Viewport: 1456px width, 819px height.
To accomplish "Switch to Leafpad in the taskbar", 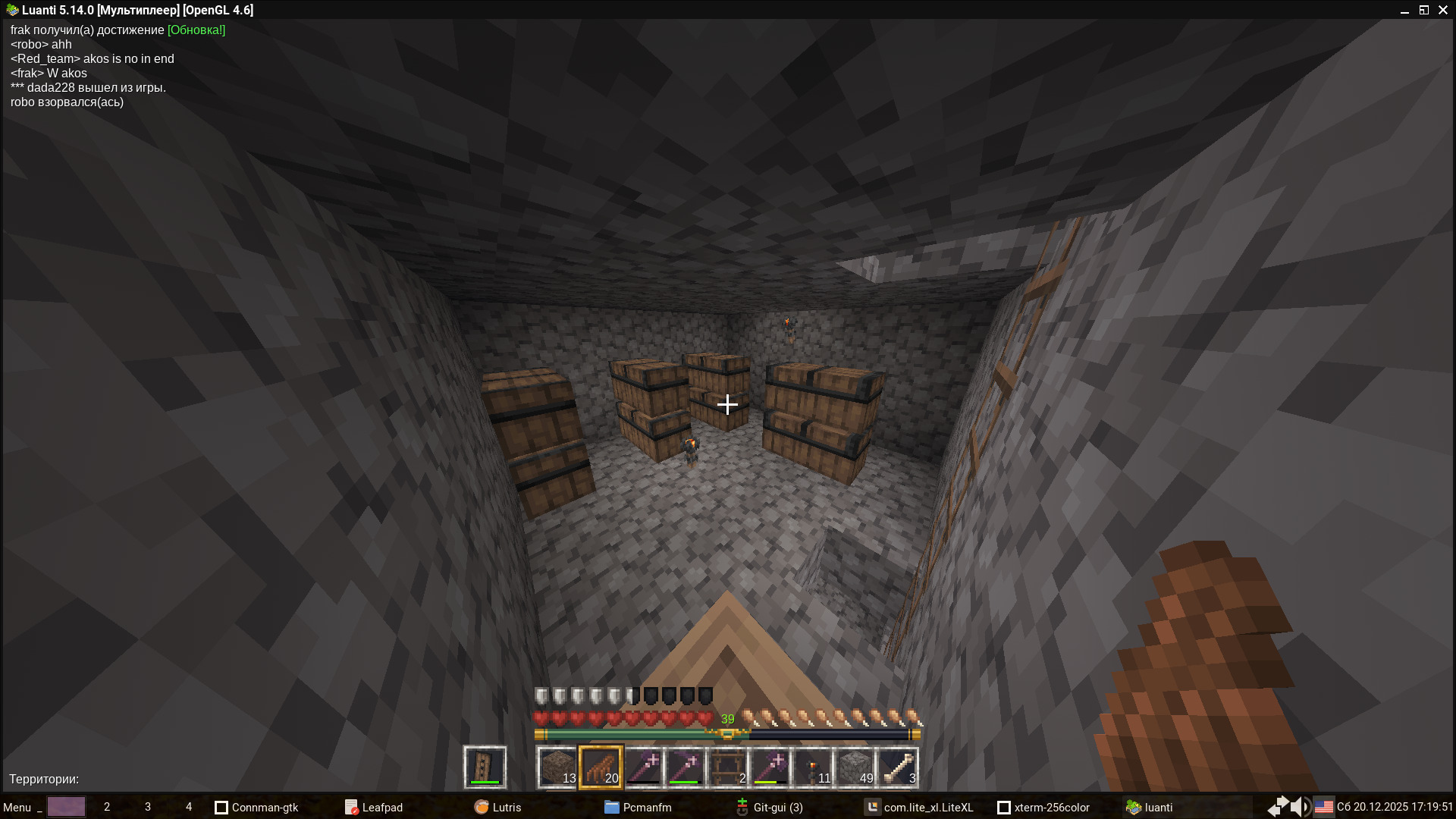I will click(374, 807).
